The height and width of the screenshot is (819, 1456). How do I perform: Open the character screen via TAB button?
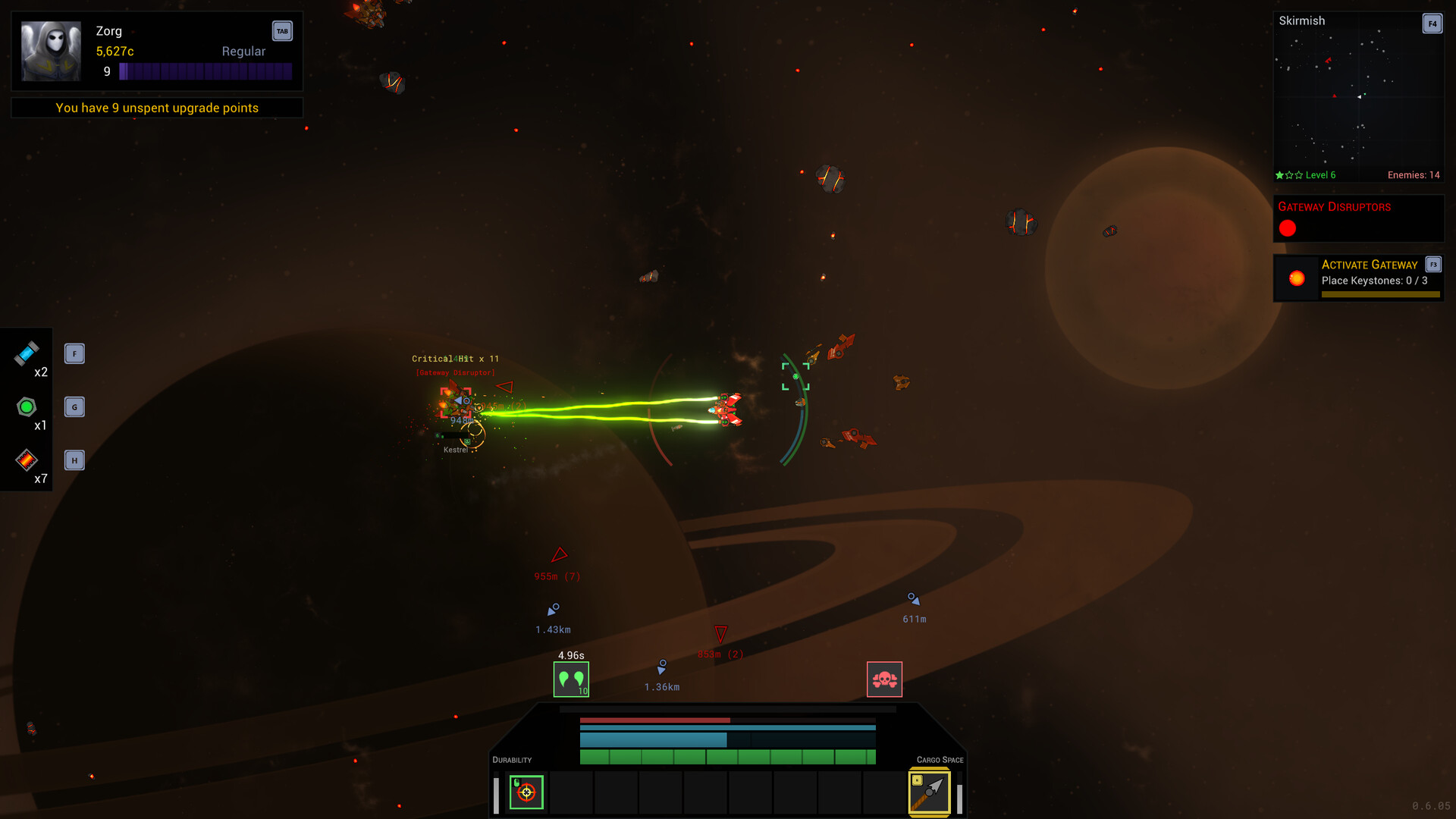pyautogui.click(x=282, y=31)
